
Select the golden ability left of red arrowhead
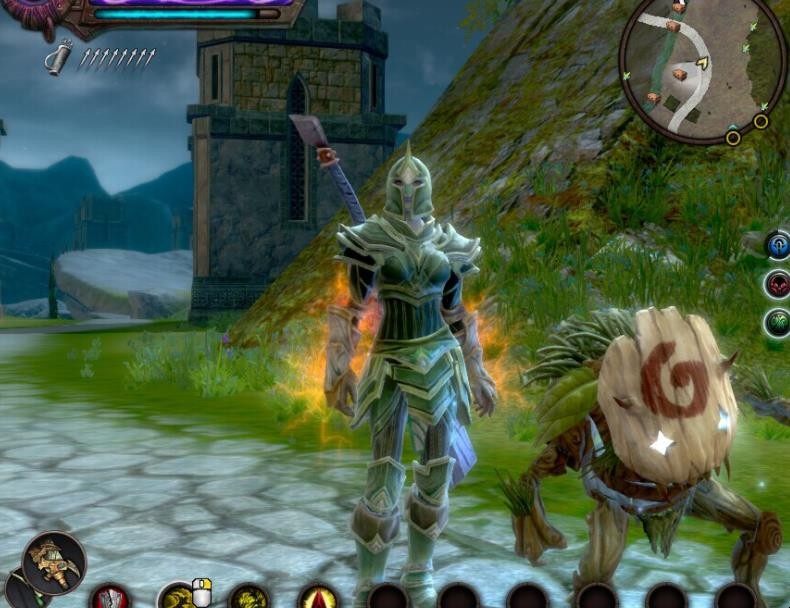coord(249,599)
